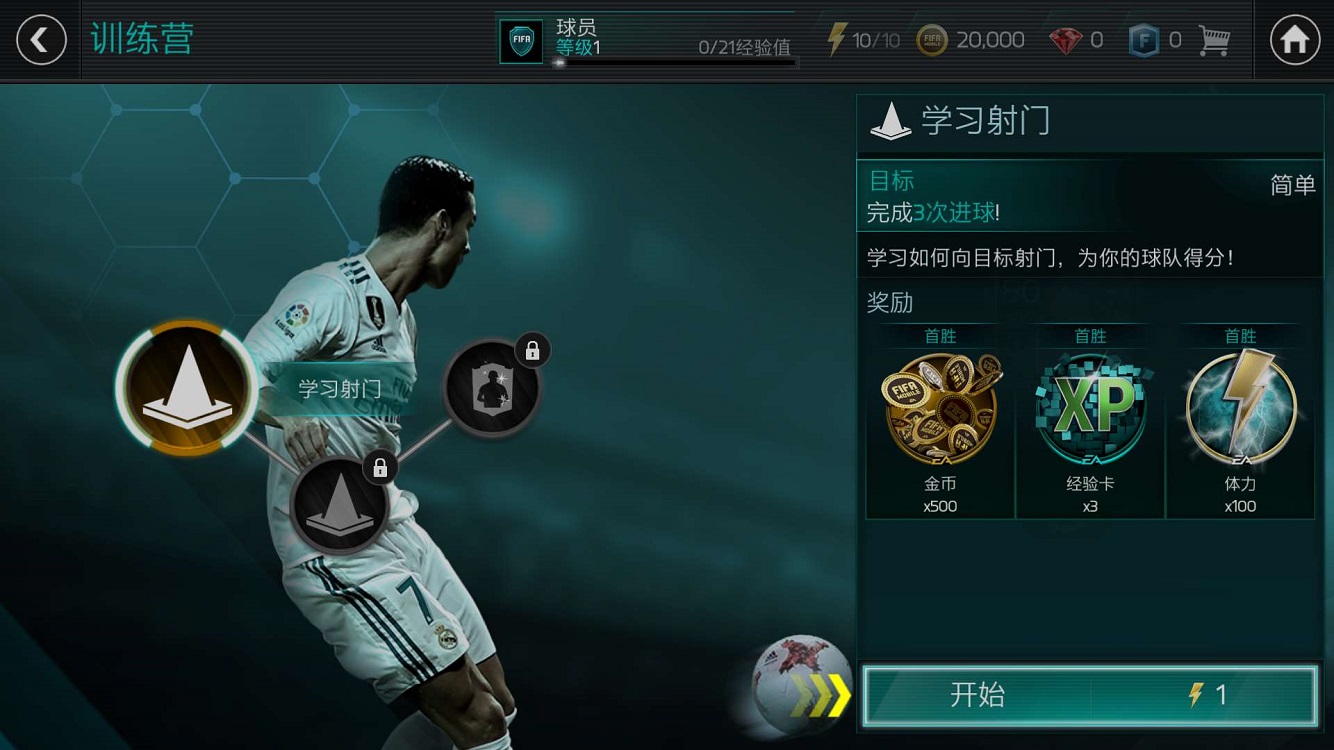View the 金币 x500 reward
The height and width of the screenshot is (750, 1334).
tap(940, 420)
